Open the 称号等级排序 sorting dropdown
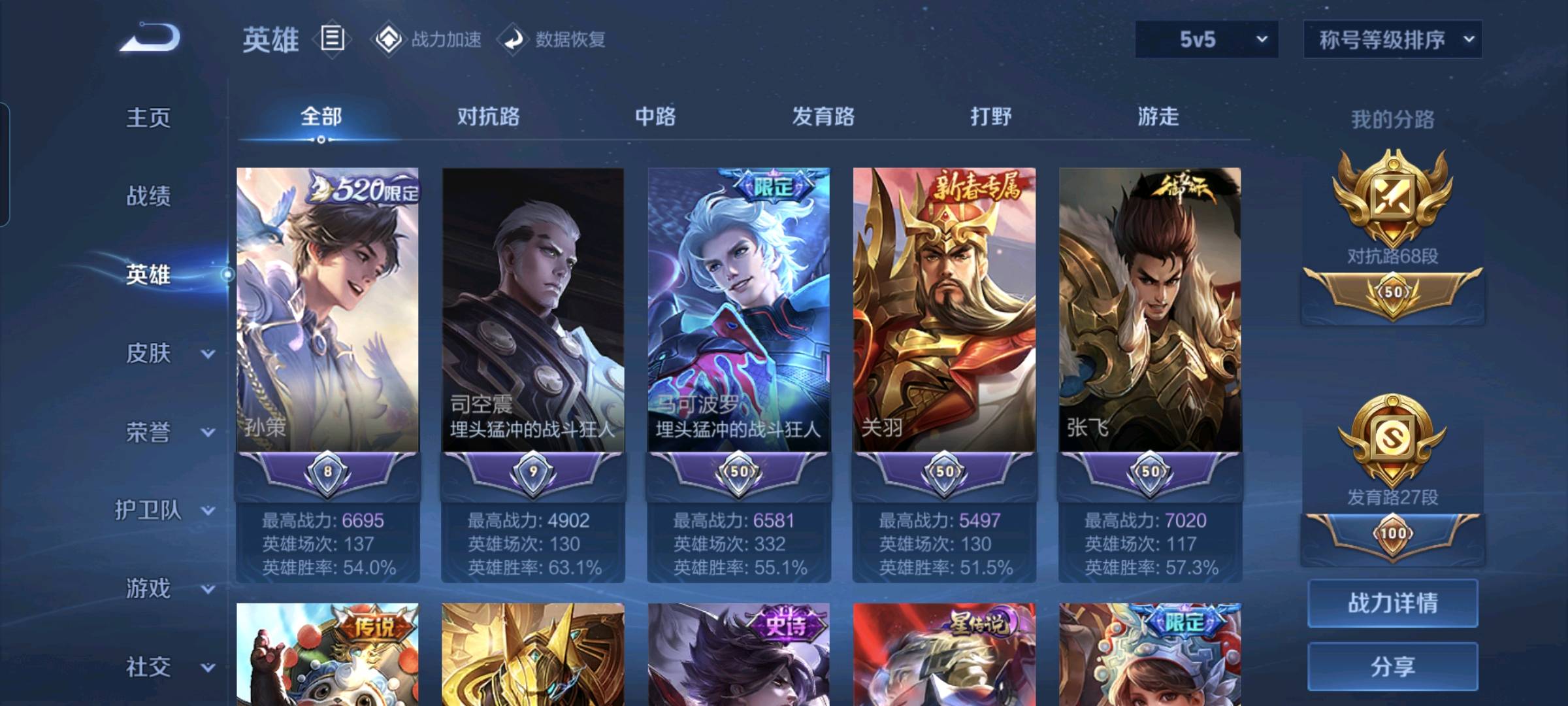The width and height of the screenshot is (1568, 706). 1392,39
